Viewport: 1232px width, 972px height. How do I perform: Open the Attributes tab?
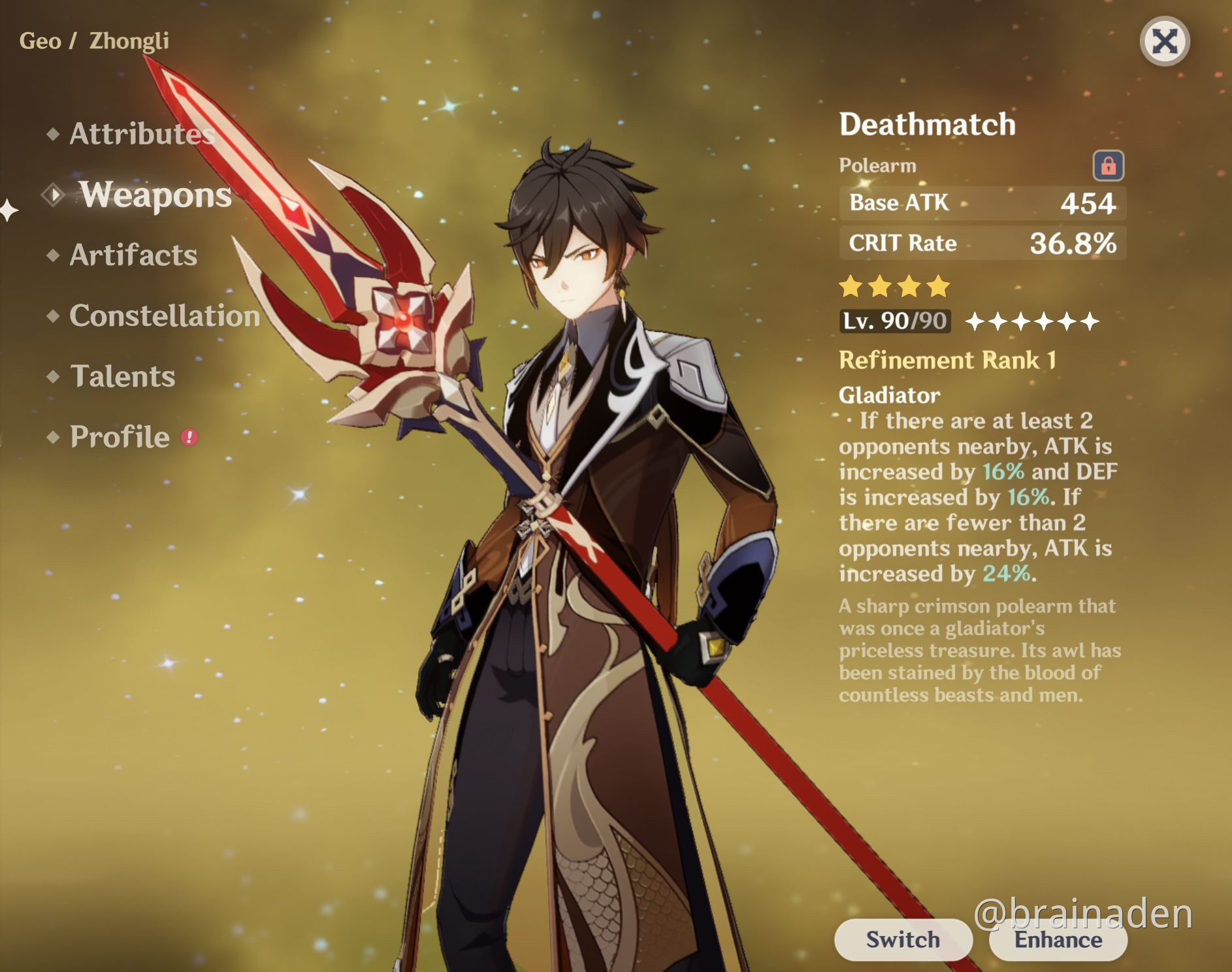tap(141, 134)
